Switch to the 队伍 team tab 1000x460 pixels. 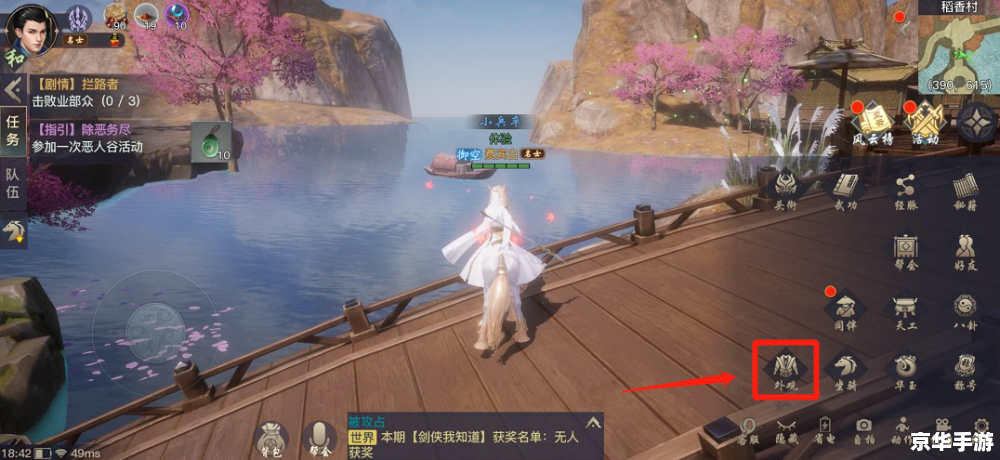click(13, 186)
